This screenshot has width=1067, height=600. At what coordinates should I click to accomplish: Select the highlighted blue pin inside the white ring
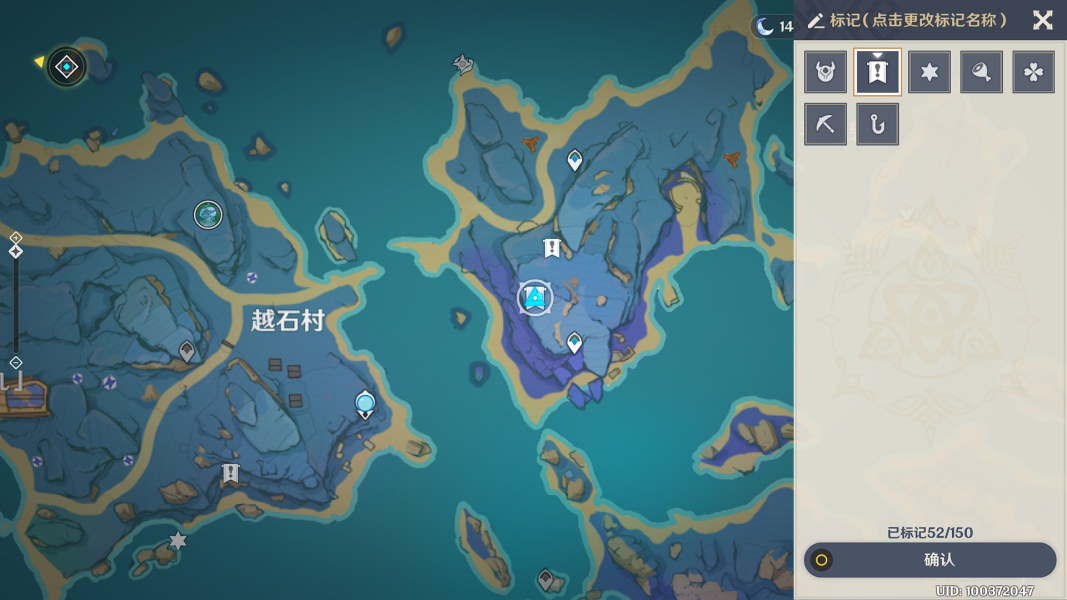tap(536, 297)
